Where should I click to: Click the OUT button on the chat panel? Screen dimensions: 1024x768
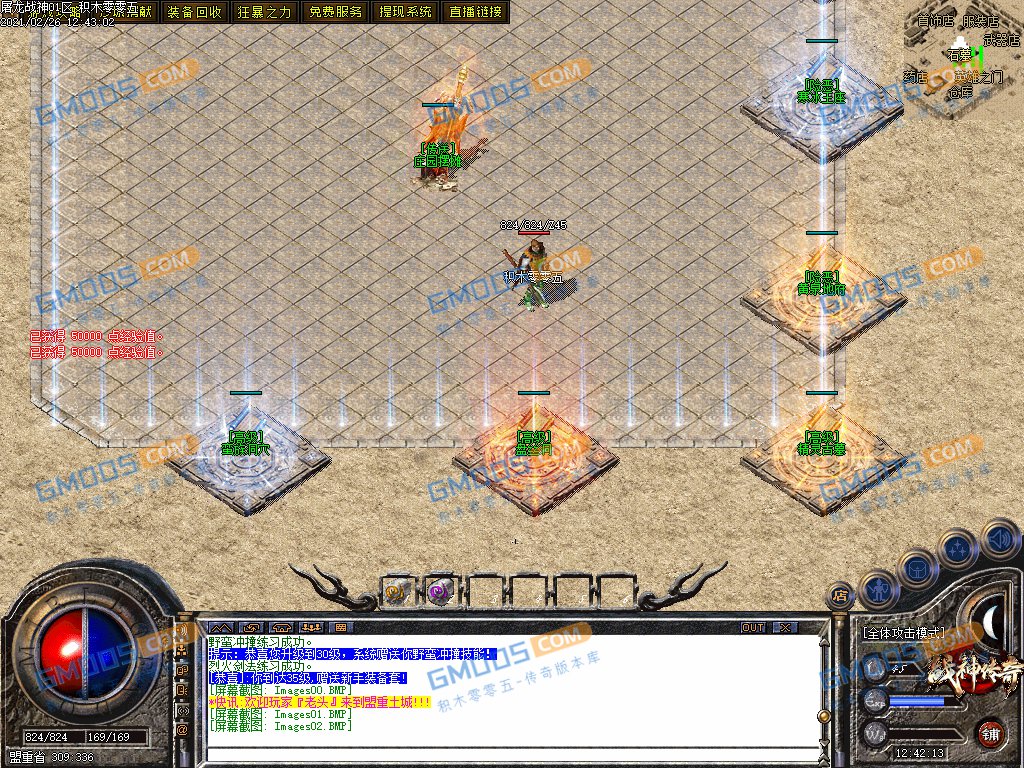(x=753, y=627)
